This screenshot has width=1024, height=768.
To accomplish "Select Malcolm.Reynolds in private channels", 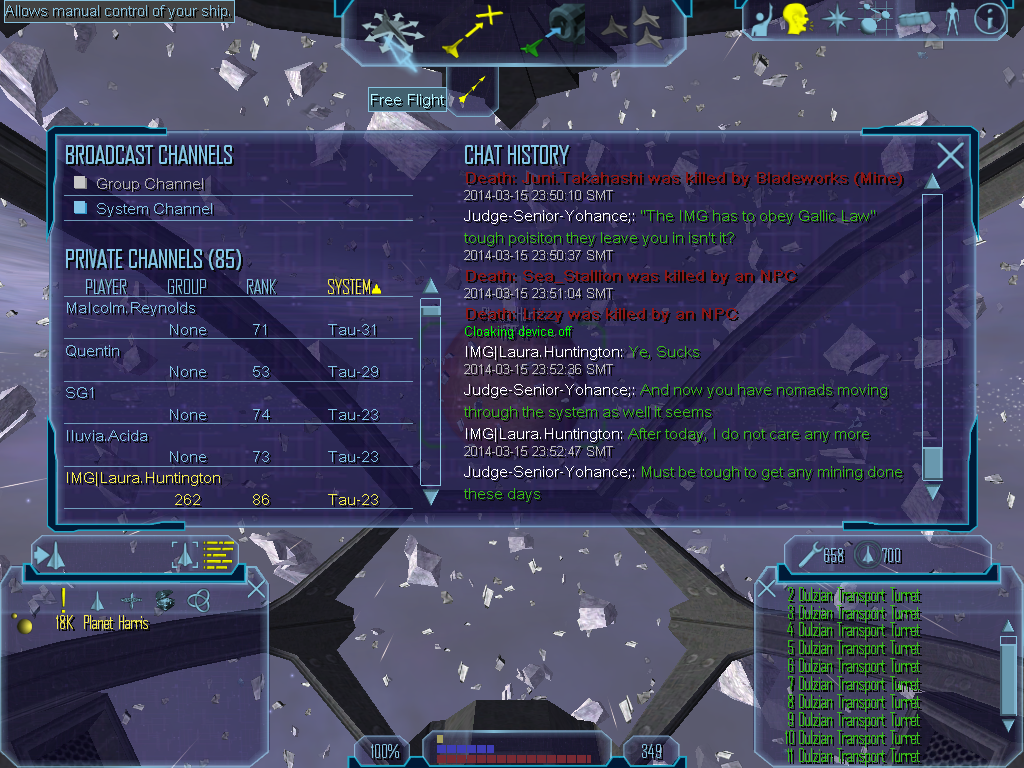I will click(x=131, y=308).
